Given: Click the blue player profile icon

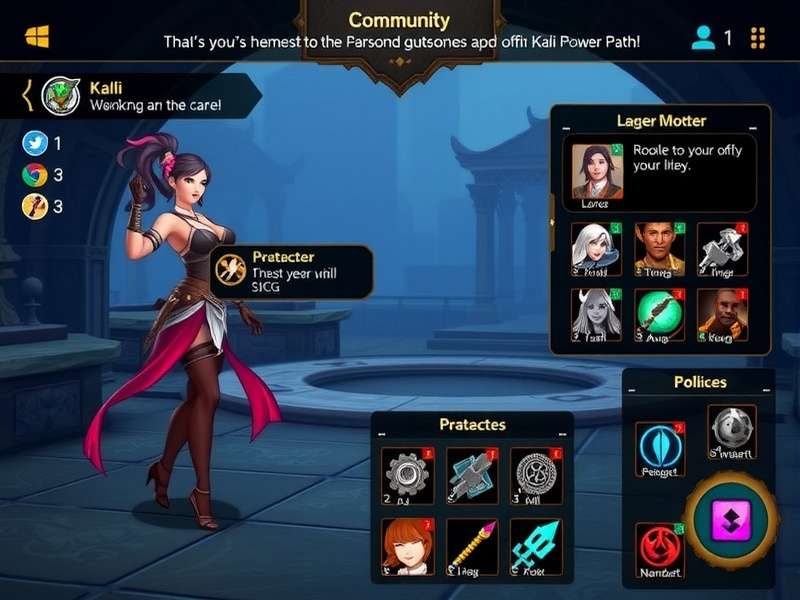Looking at the screenshot, I should click(703, 38).
